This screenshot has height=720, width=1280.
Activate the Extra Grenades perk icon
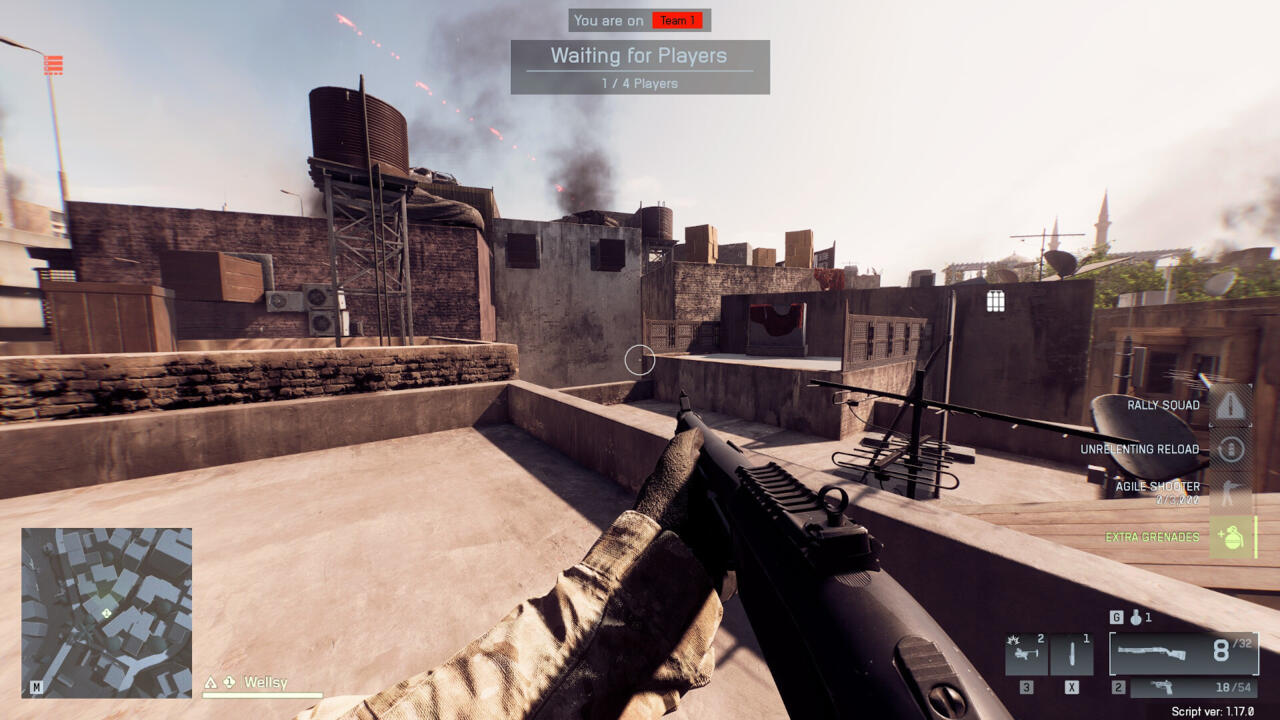click(x=1232, y=537)
